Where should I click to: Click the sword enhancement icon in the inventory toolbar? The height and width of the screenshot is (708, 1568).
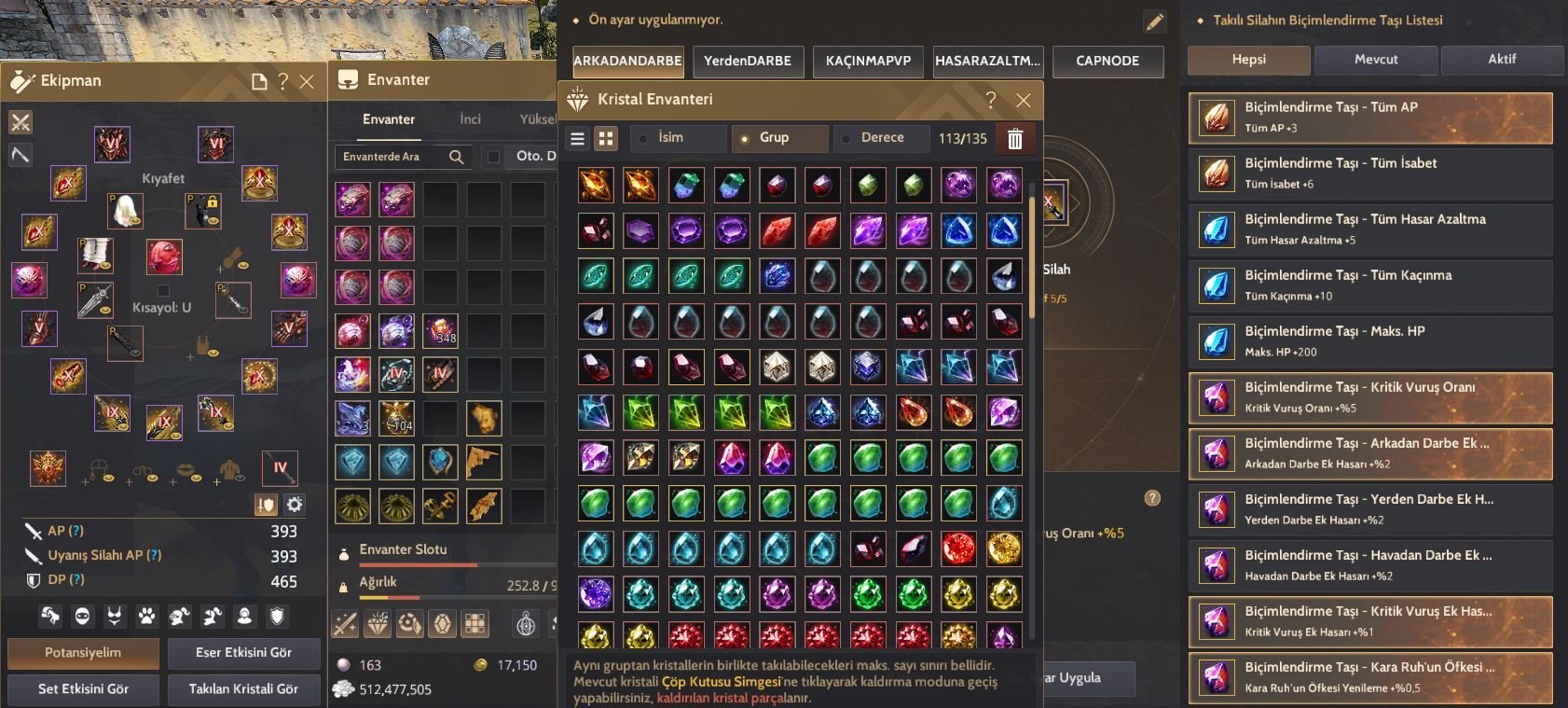coord(347,623)
